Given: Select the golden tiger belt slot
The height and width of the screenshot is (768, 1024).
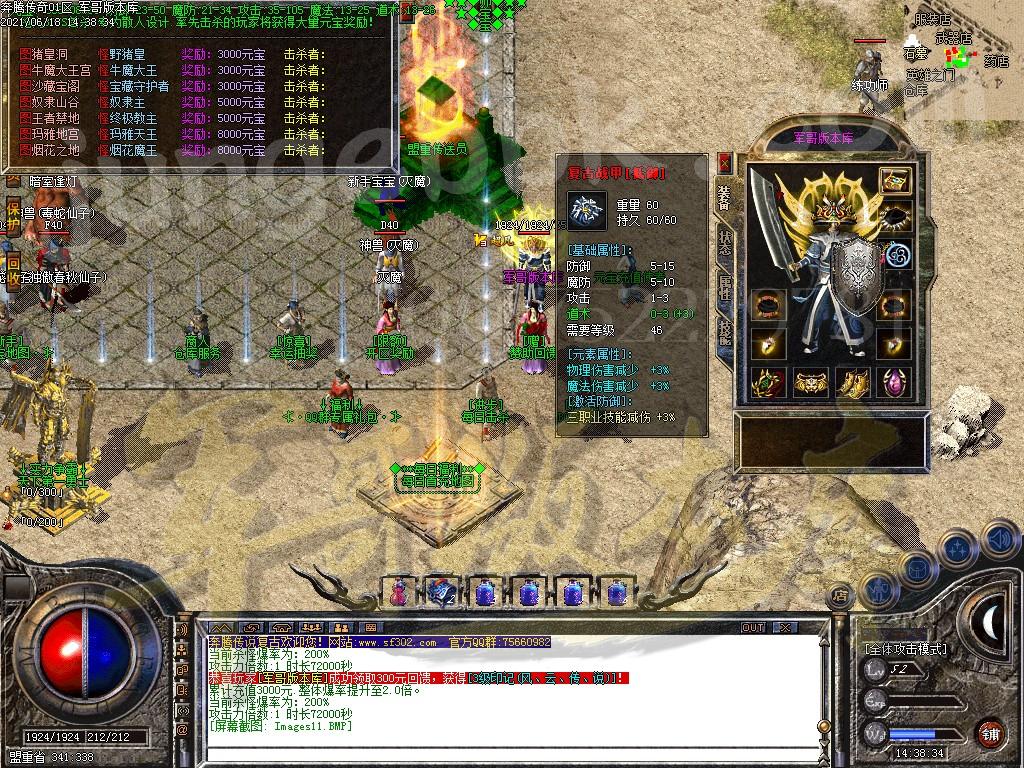Looking at the screenshot, I should coord(810,382).
